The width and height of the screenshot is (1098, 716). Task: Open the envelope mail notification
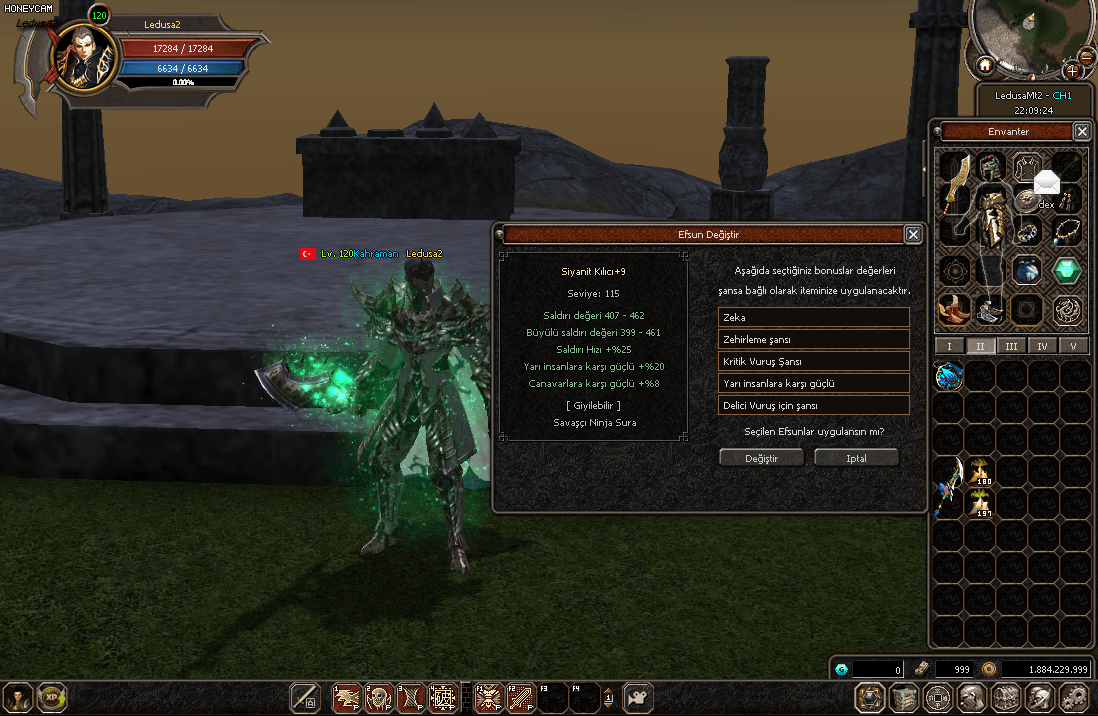tap(1046, 183)
